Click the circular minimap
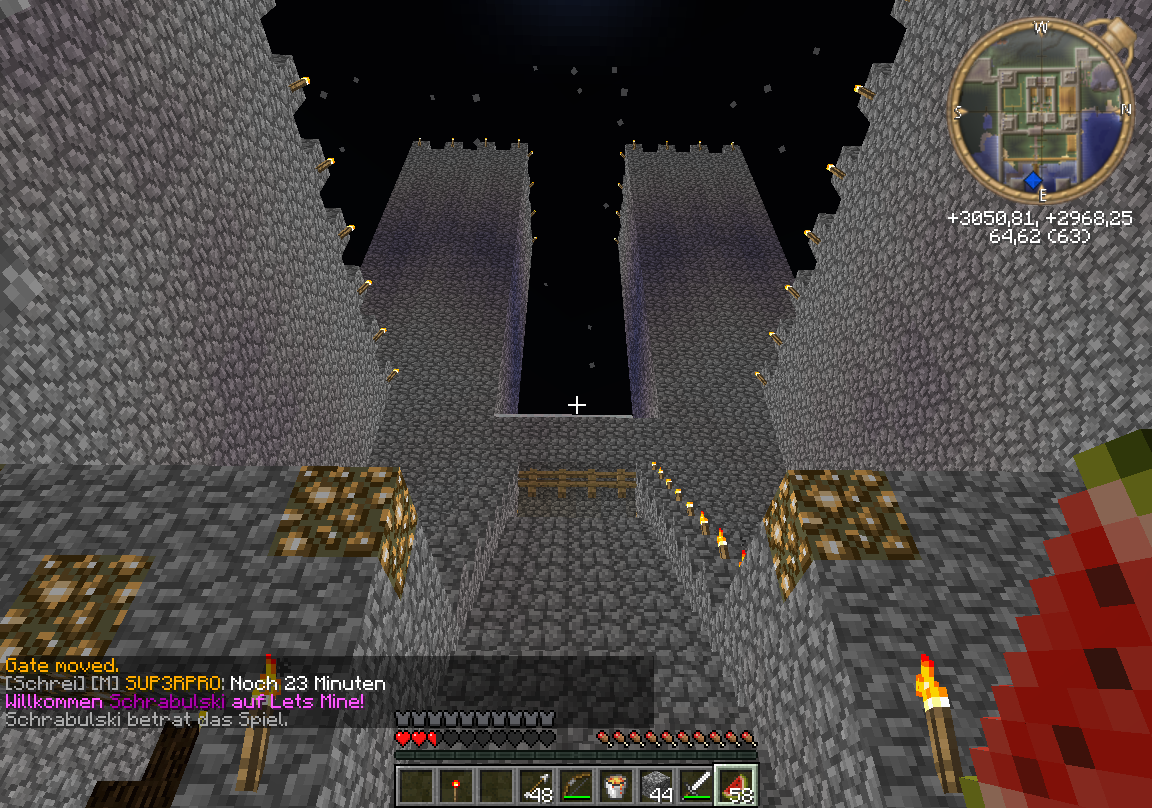The width and height of the screenshot is (1152, 808). click(x=1041, y=110)
